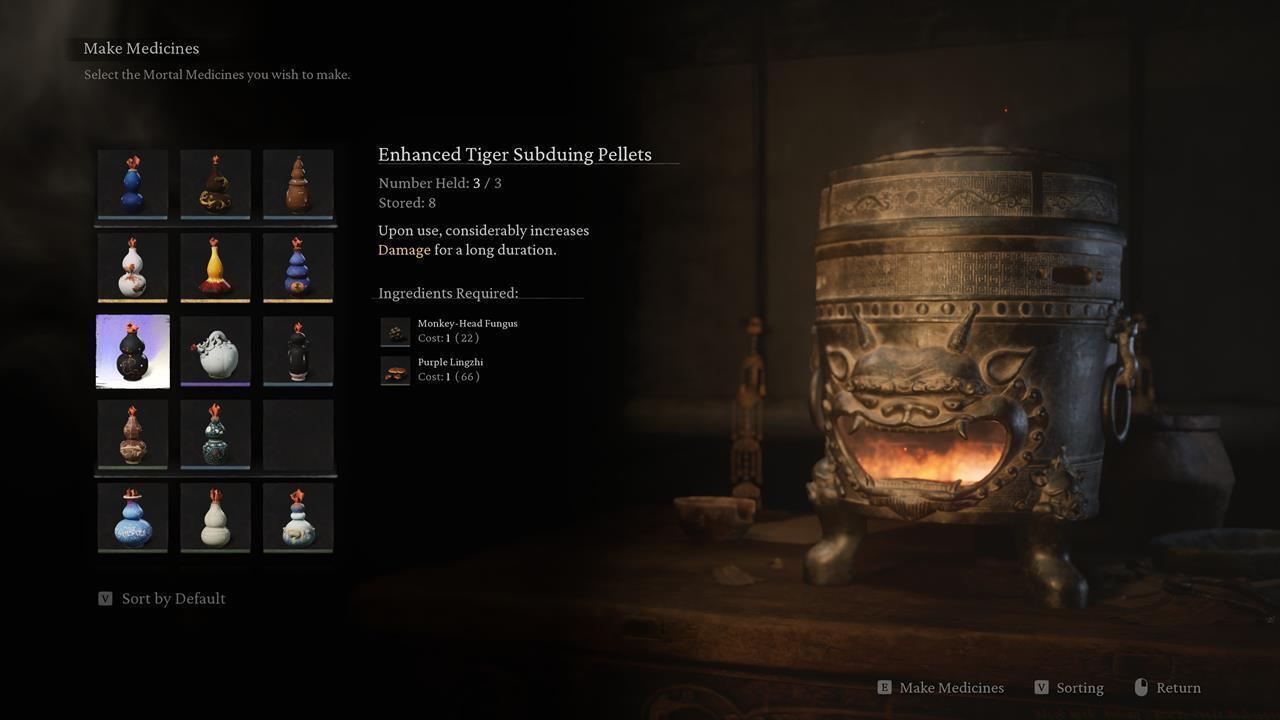This screenshot has width=1280, height=720.
Task: Select the Purple Lingzhi ingredient icon
Action: (x=394, y=370)
